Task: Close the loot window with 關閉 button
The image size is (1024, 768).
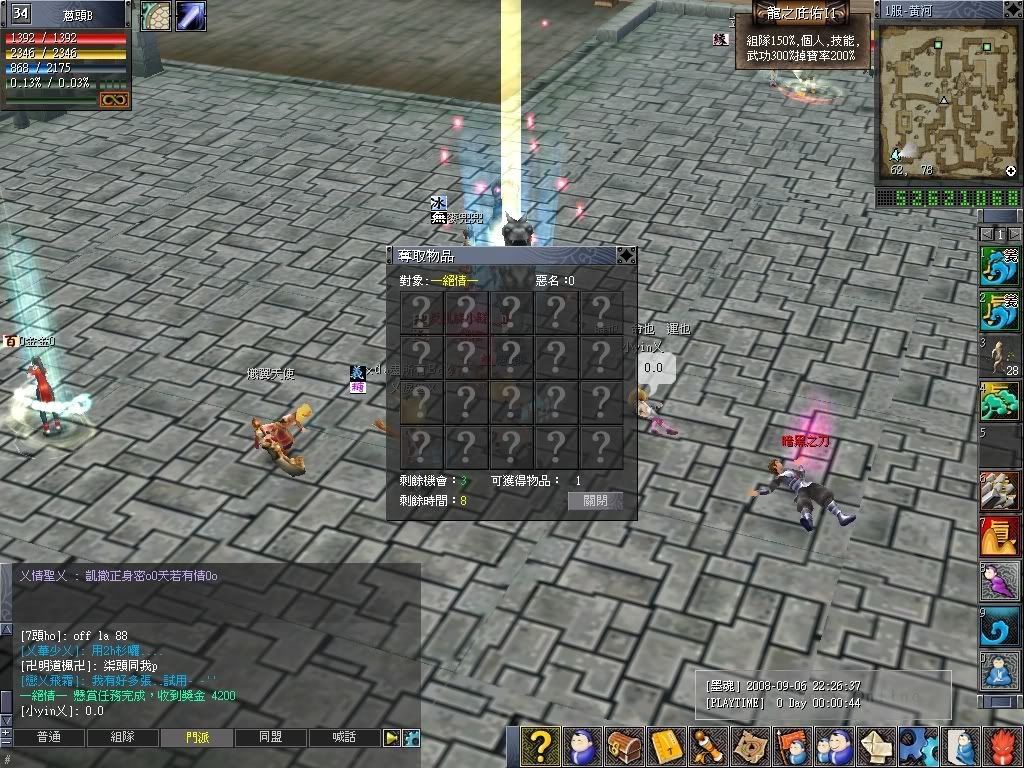Action: 595,501
